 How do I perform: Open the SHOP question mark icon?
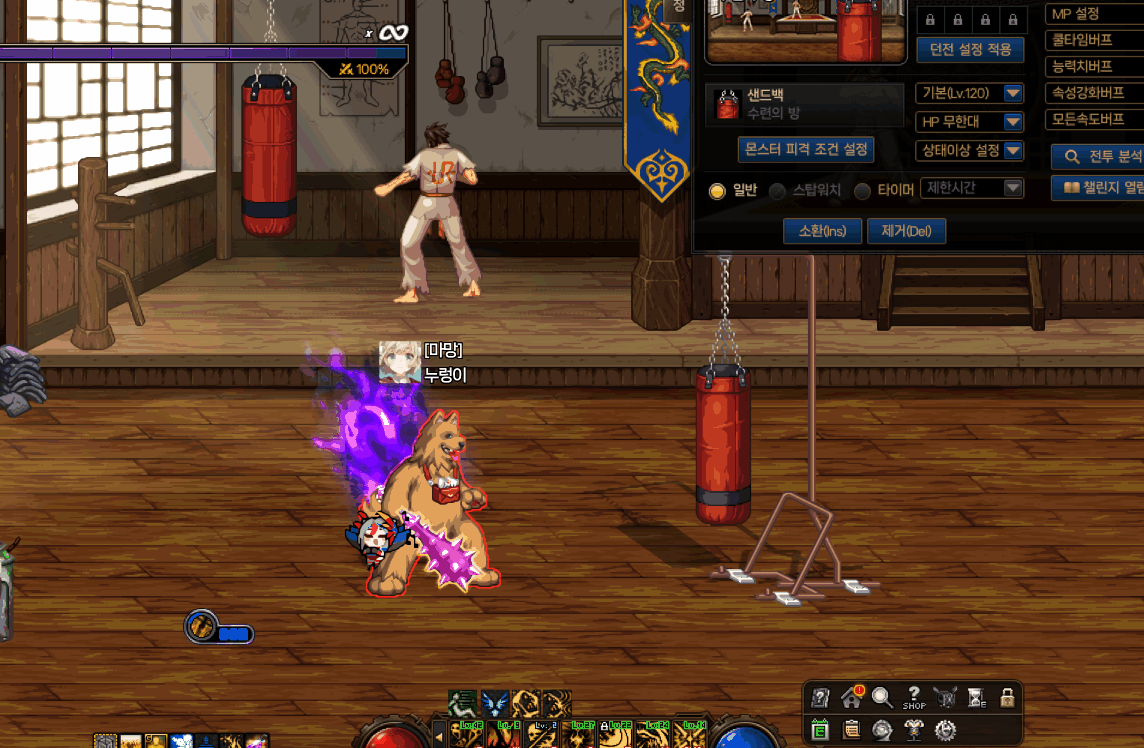914,698
